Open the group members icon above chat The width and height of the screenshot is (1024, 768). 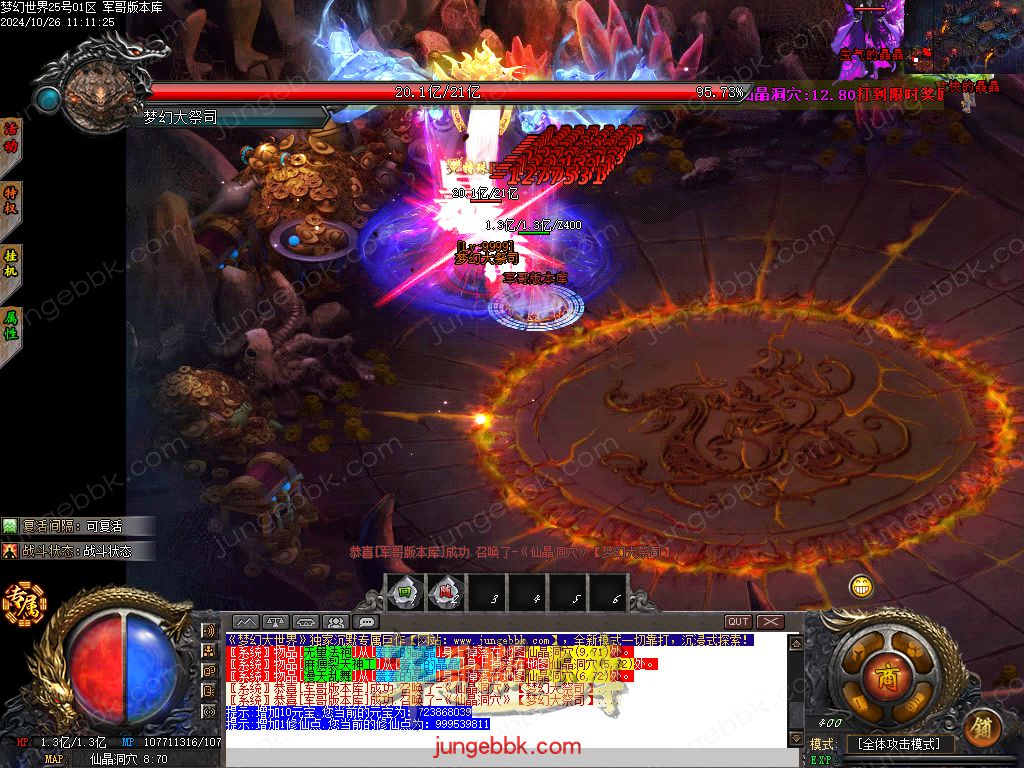336,622
